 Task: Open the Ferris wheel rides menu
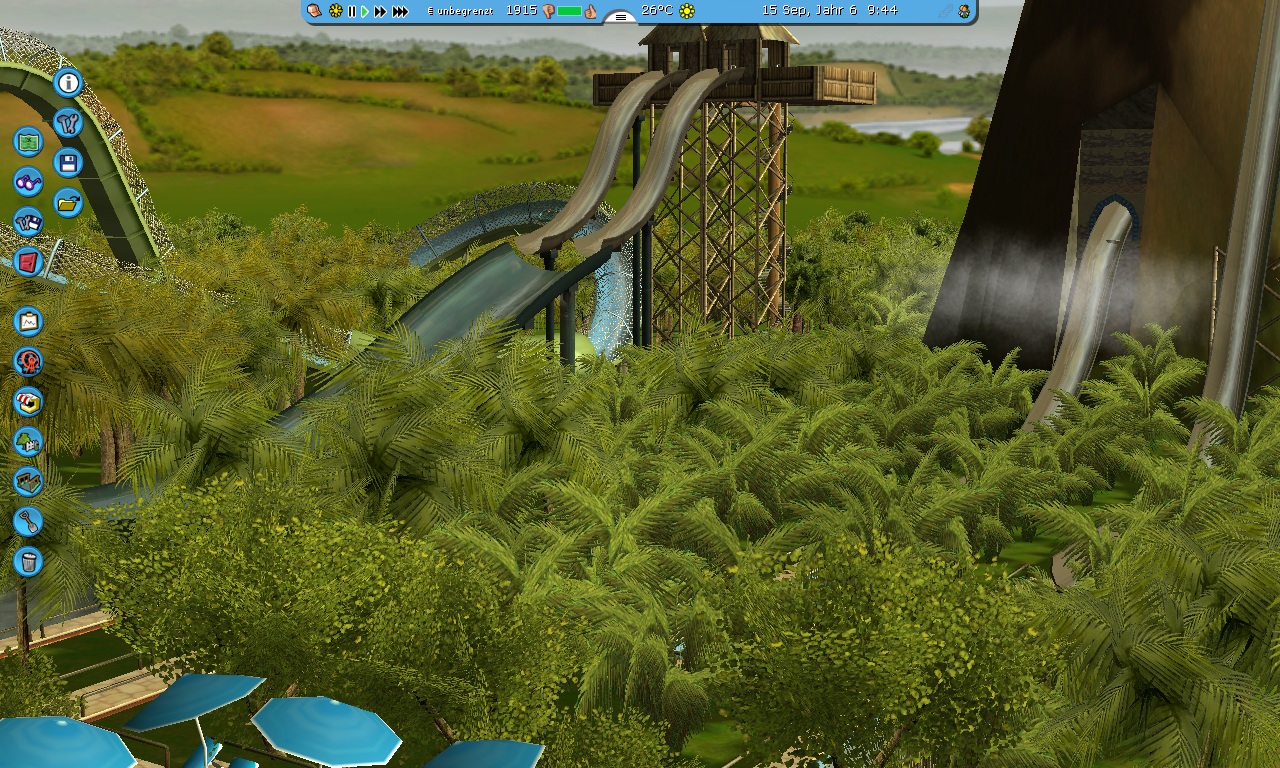(x=28, y=361)
